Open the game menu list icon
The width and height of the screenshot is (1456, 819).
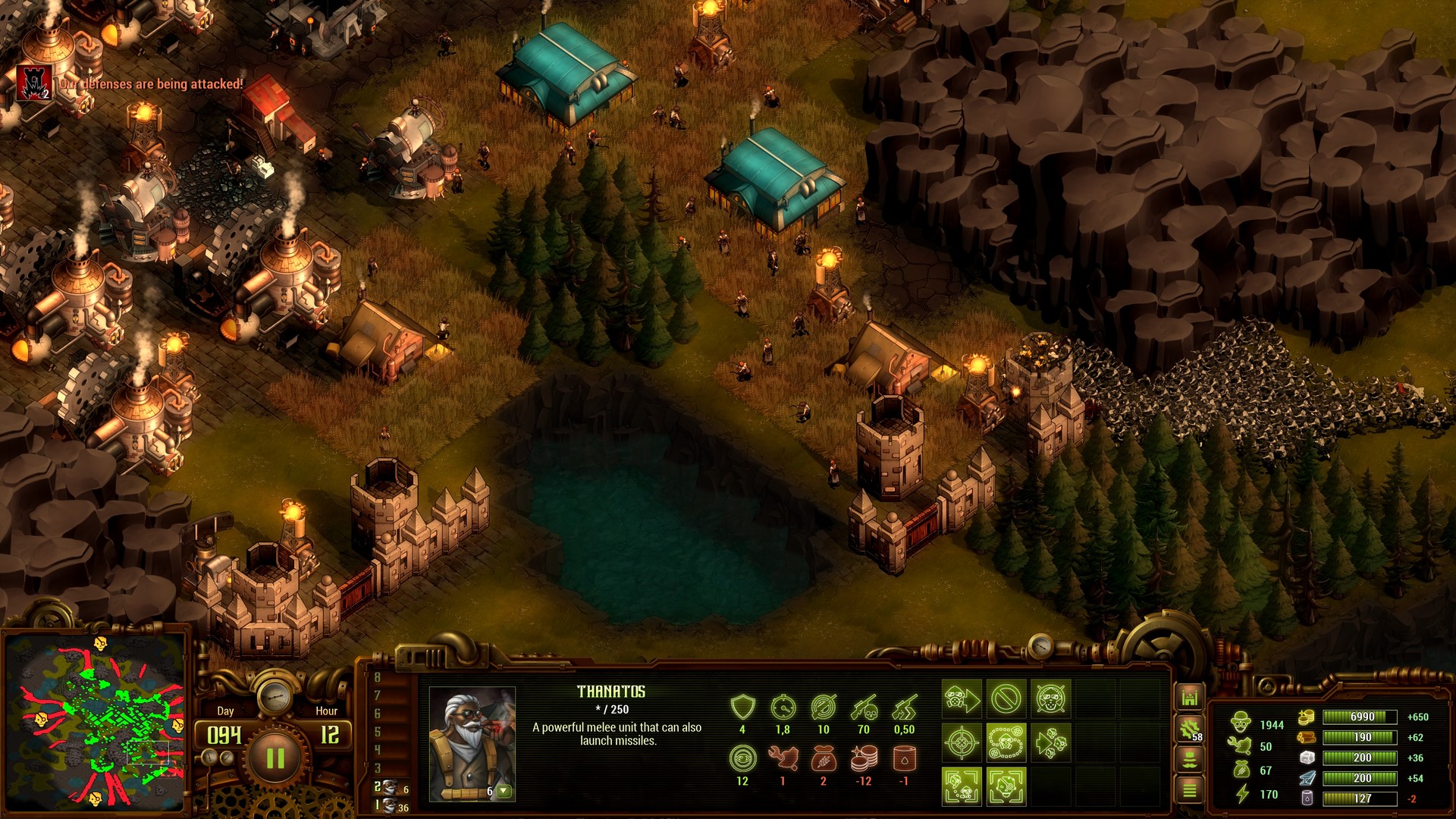tap(1189, 790)
